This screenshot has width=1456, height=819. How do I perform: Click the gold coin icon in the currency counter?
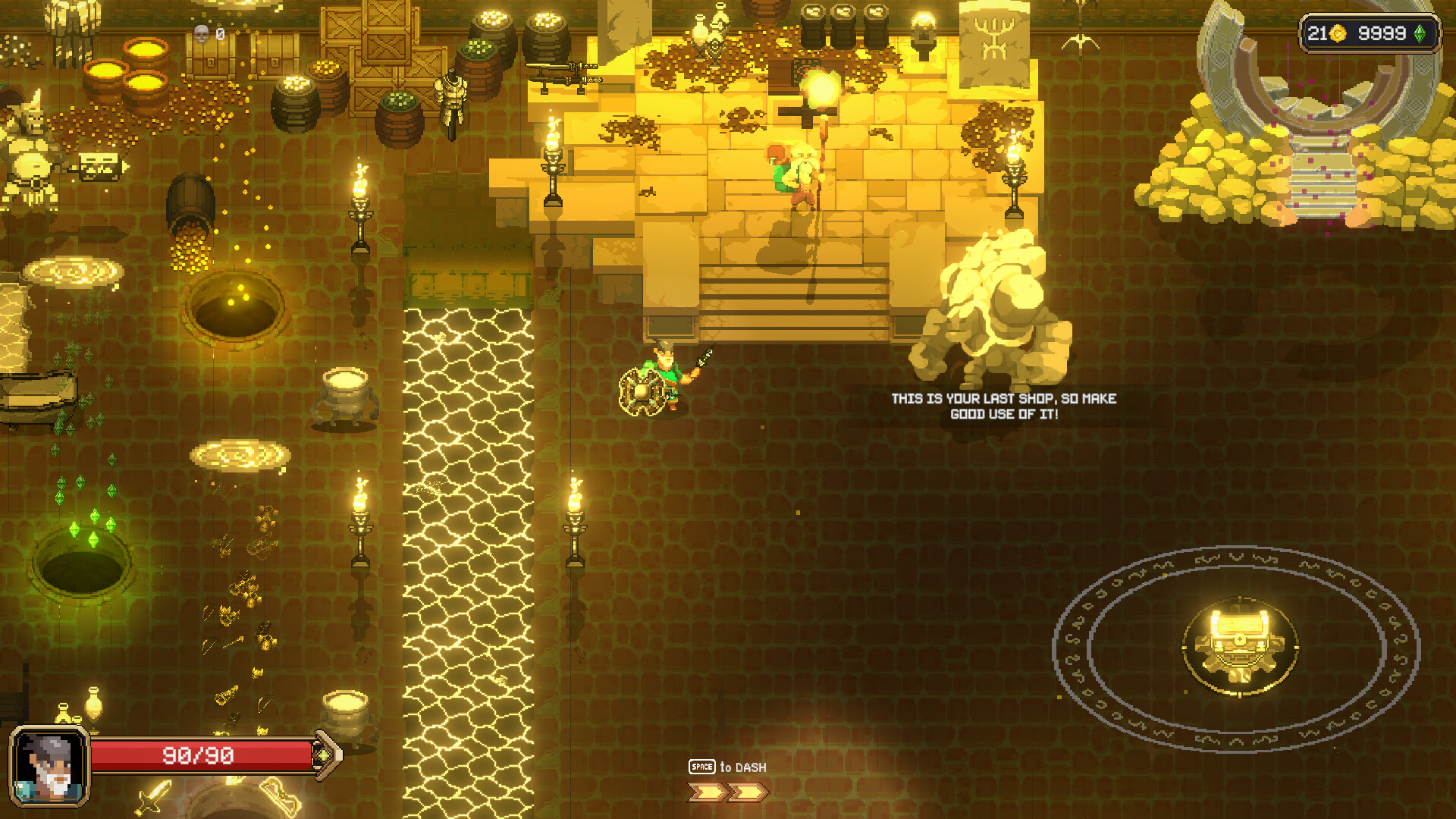pyautogui.click(x=1338, y=33)
